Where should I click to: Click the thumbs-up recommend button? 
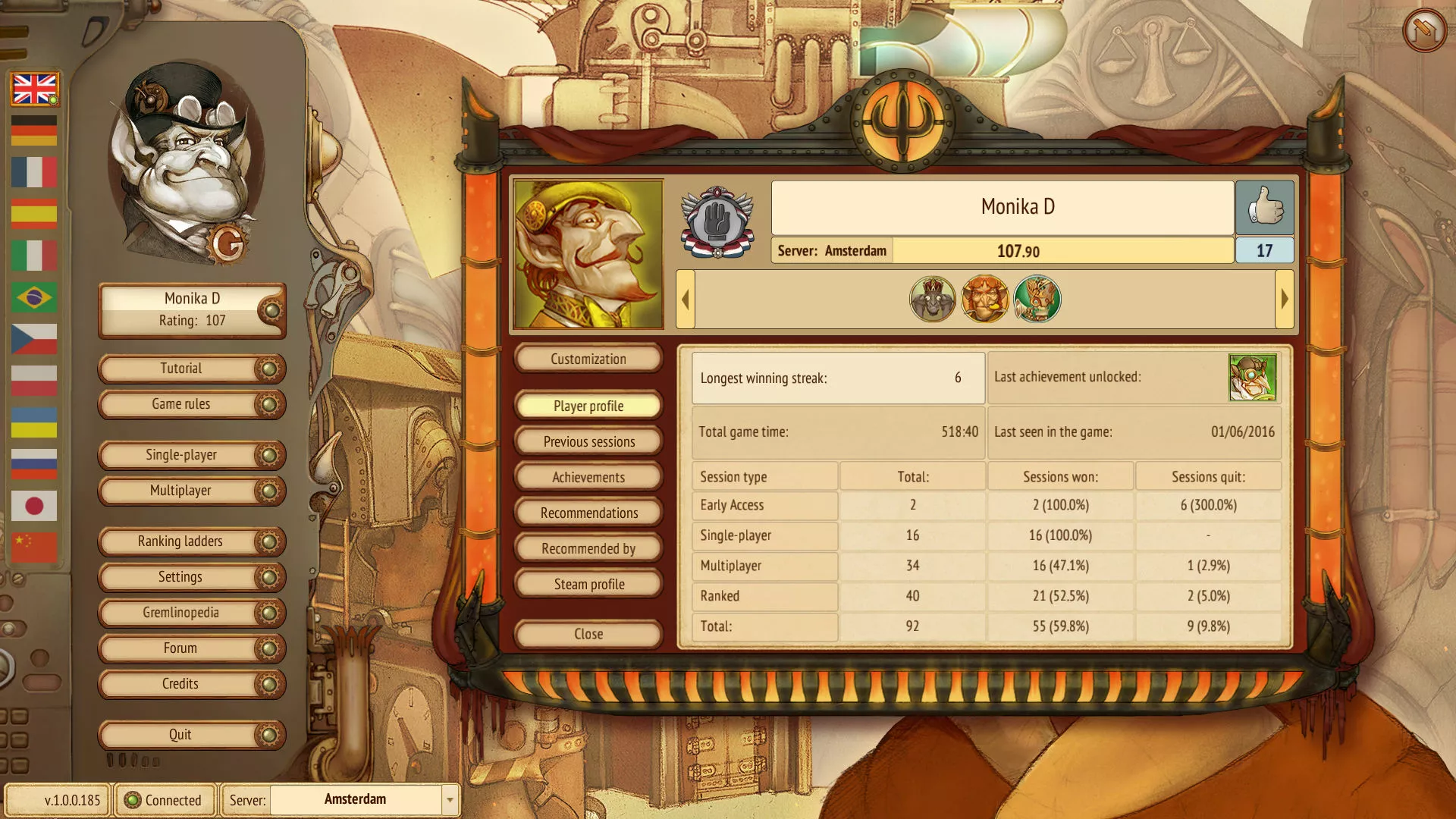[x=1264, y=207]
